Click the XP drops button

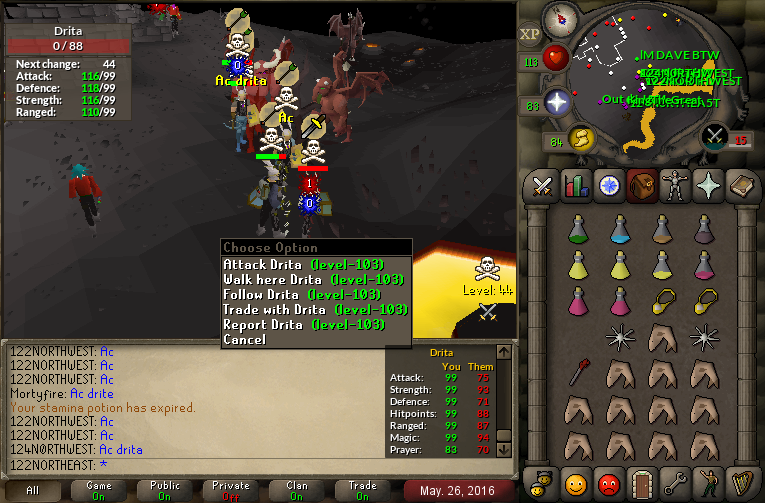click(530, 33)
